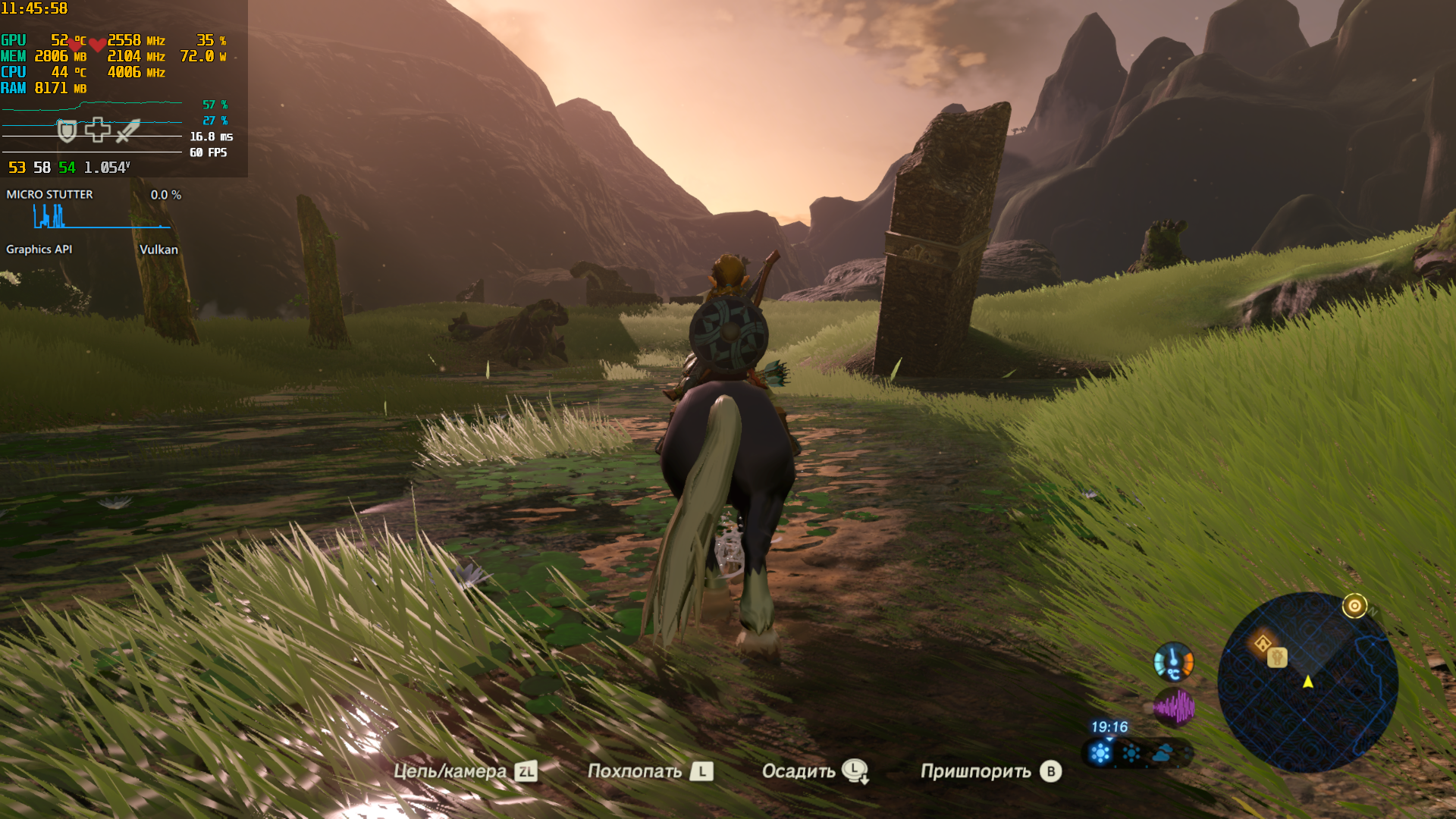Viewport: 1456px width, 819px height.
Task: Click the gold ring objective marker on minimap edge
Action: pyautogui.click(x=1354, y=606)
